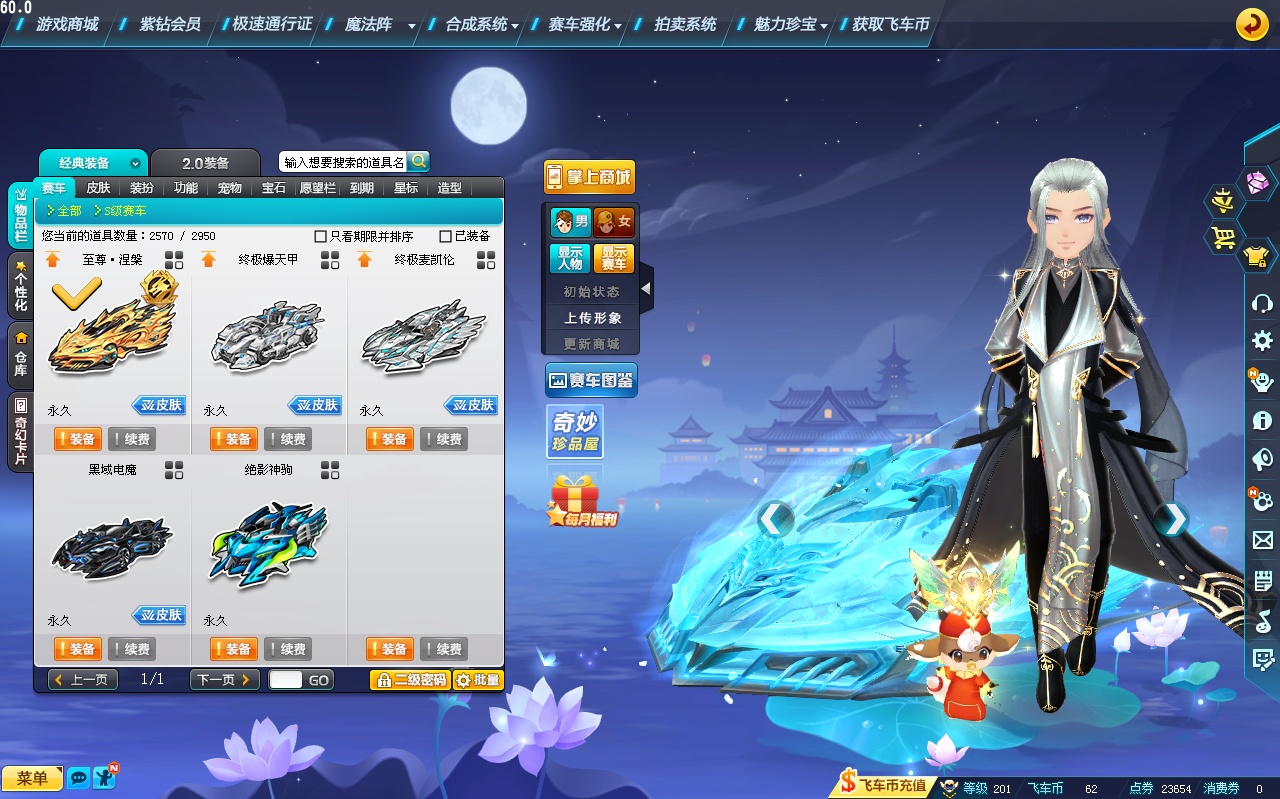Open the 游戏商城 game shop menu
Image resolution: width=1280 pixels, height=799 pixels.
point(67,24)
